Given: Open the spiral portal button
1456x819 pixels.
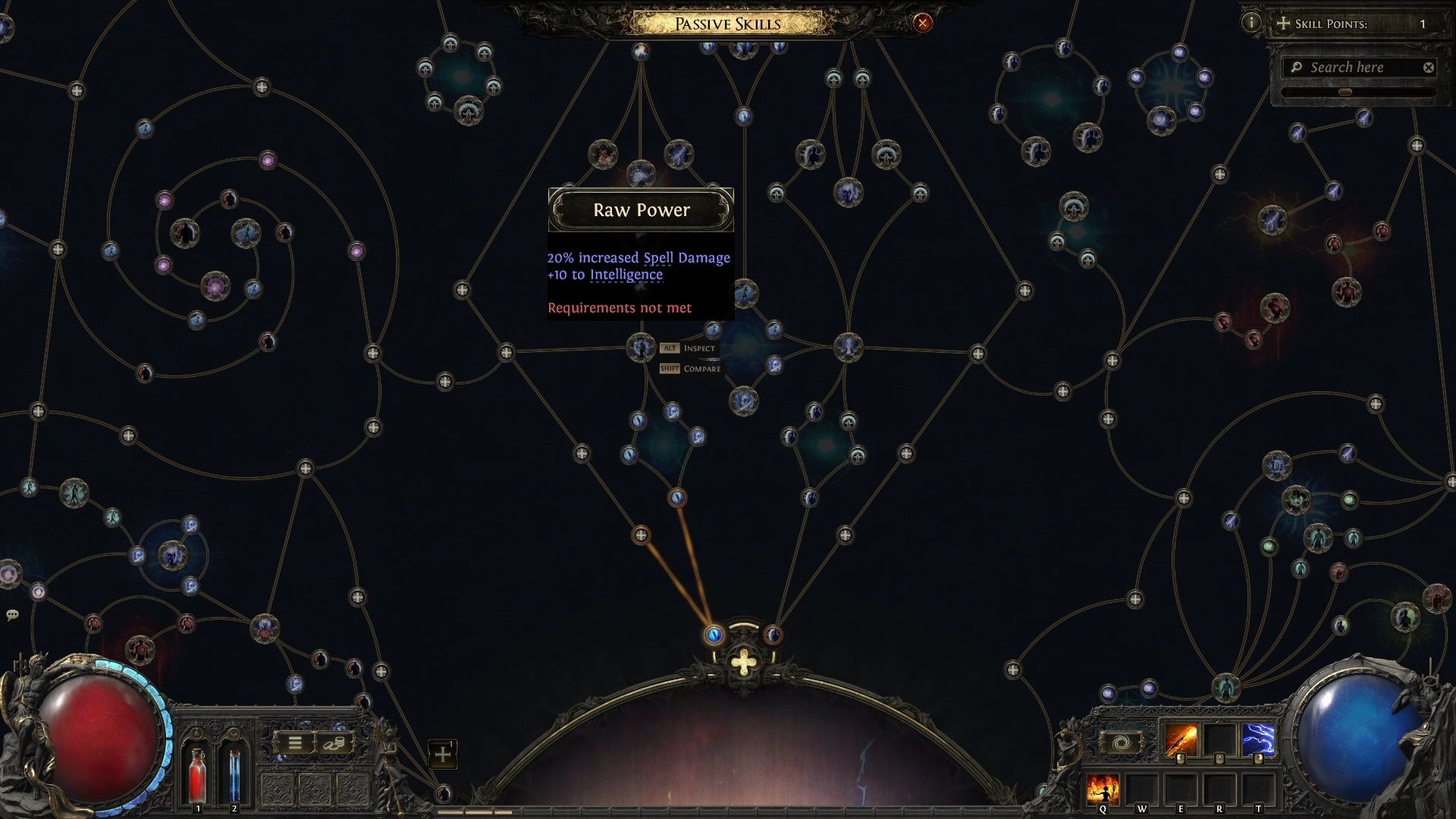Looking at the screenshot, I should [x=1122, y=742].
